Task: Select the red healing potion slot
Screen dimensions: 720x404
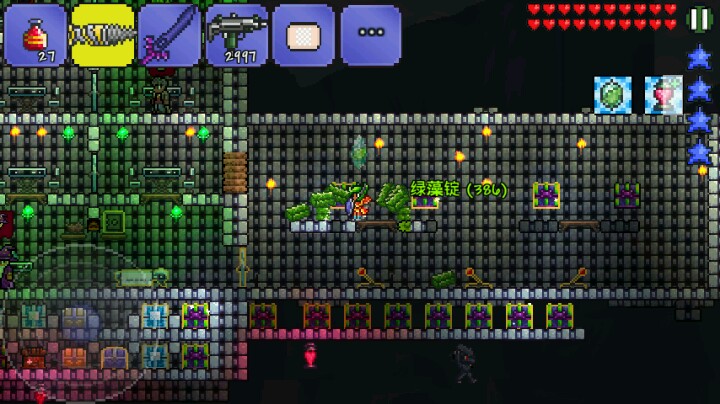Action: tap(35, 35)
